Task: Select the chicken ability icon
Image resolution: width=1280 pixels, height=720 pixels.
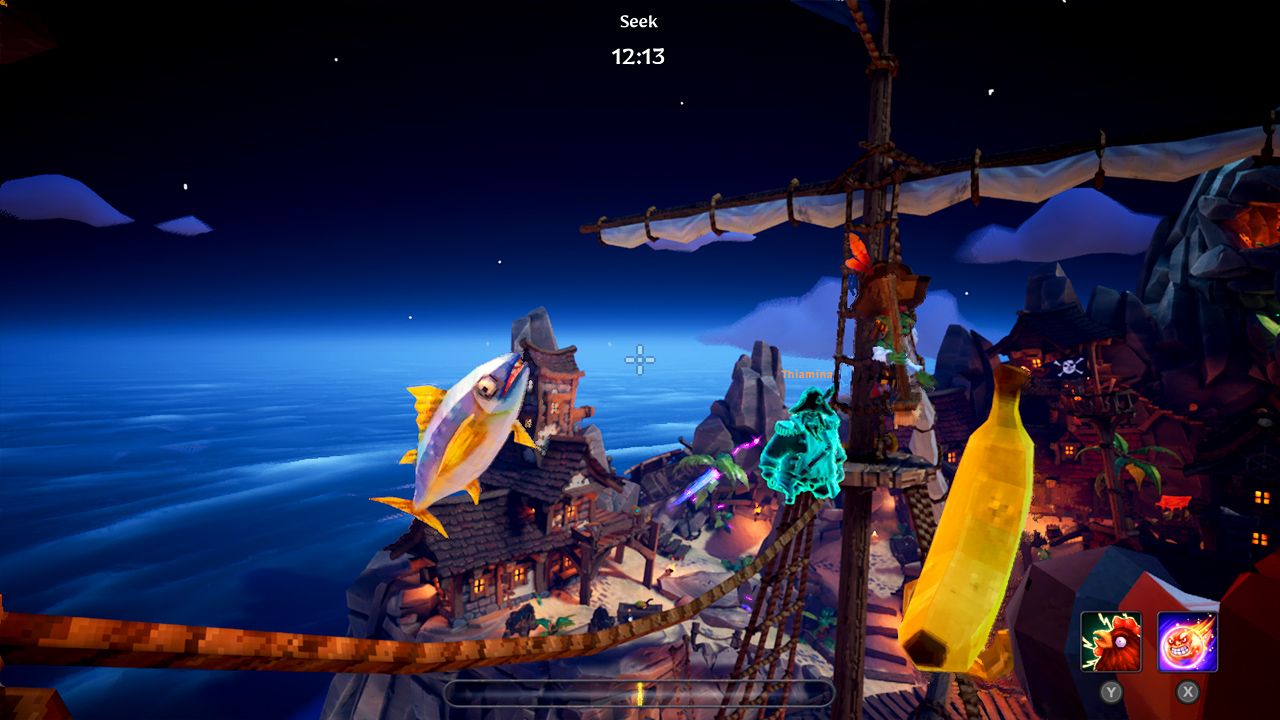Action: pos(1112,640)
